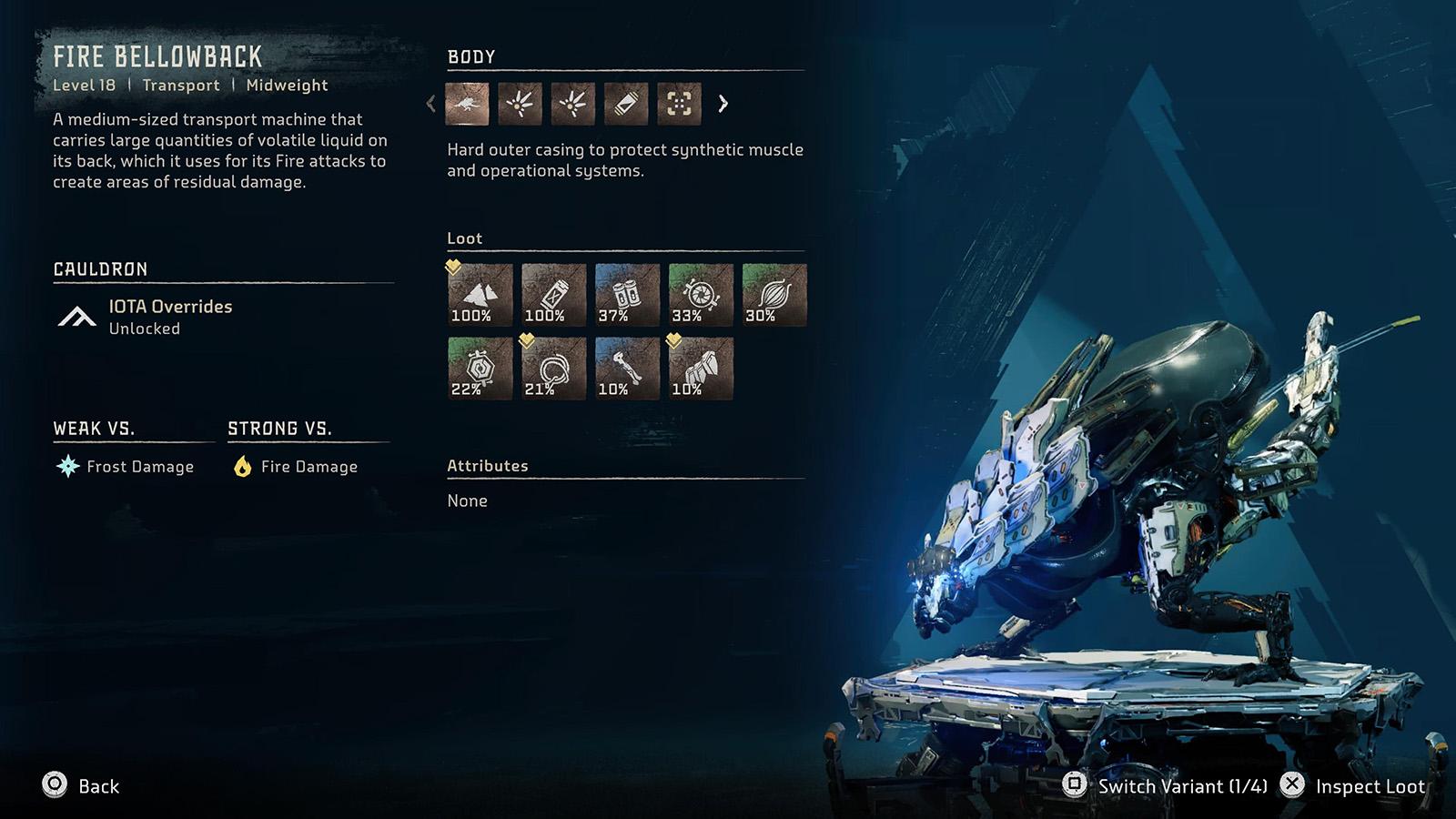The image size is (1456, 819).
Task: Select the round lens loot at 33%
Action: (701, 295)
